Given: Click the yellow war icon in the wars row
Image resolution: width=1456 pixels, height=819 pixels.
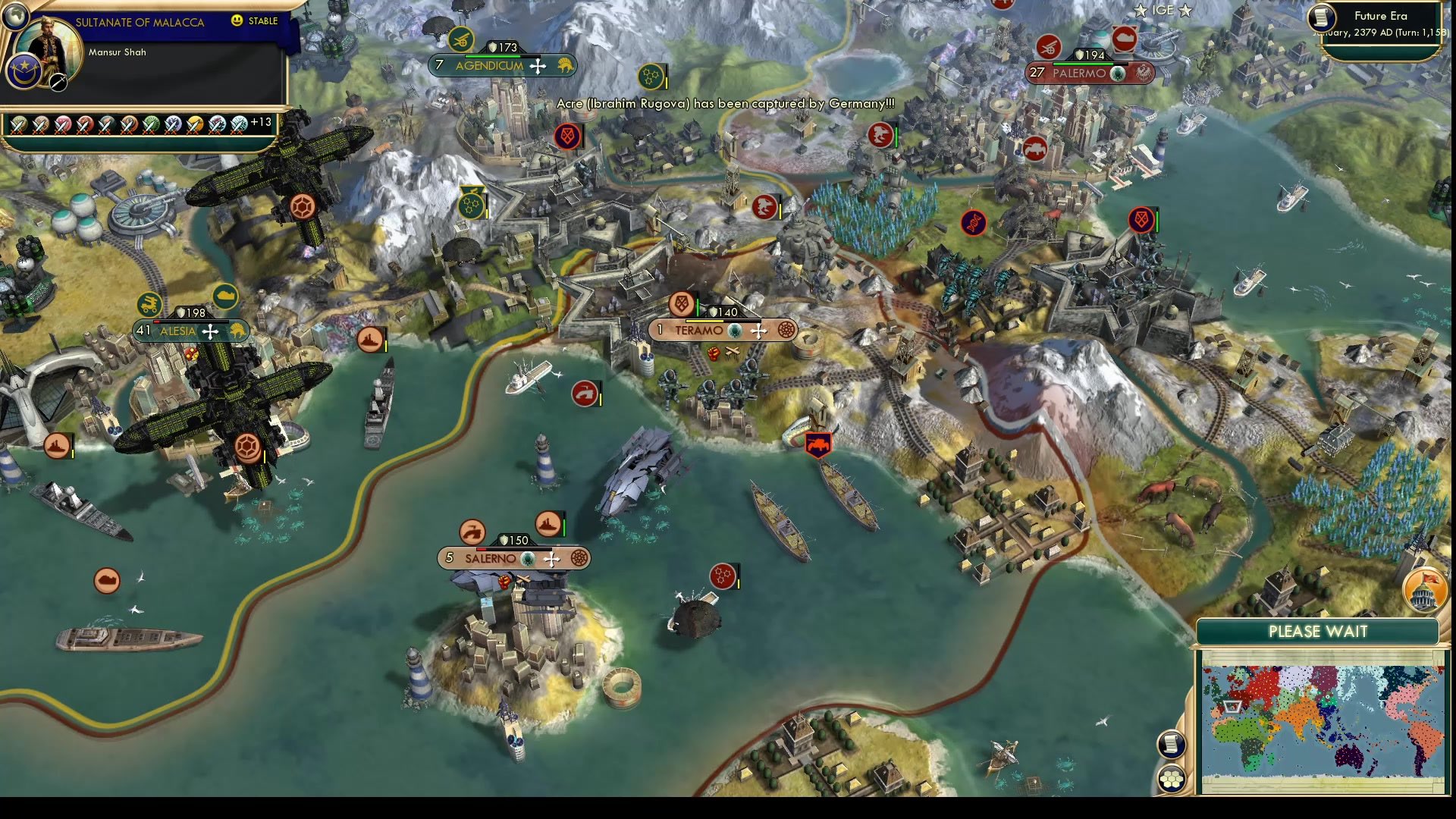Looking at the screenshot, I should [x=195, y=124].
